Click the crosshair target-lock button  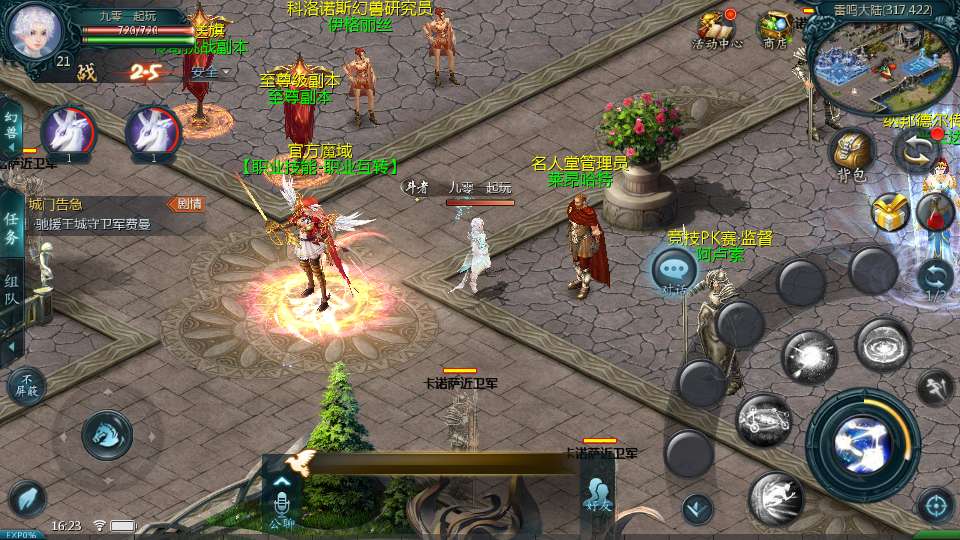pyautogui.click(x=935, y=505)
